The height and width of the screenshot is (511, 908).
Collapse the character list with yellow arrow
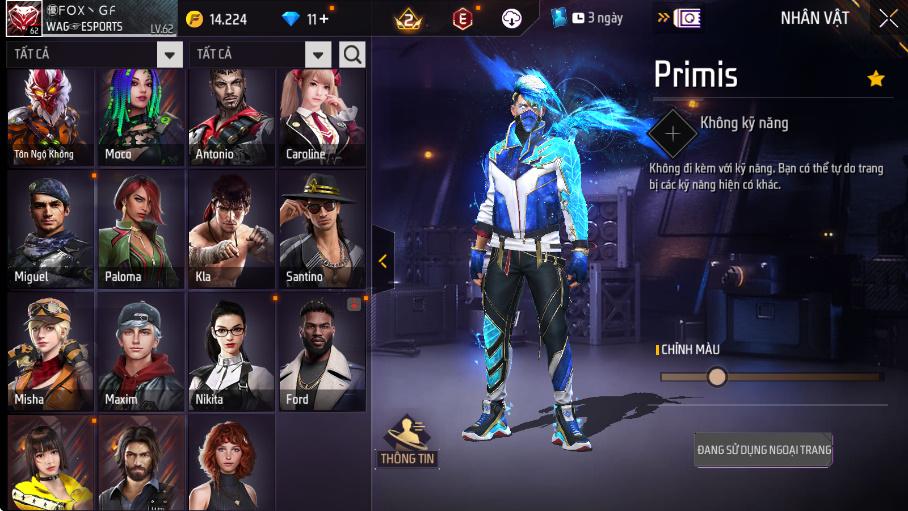(383, 261)
